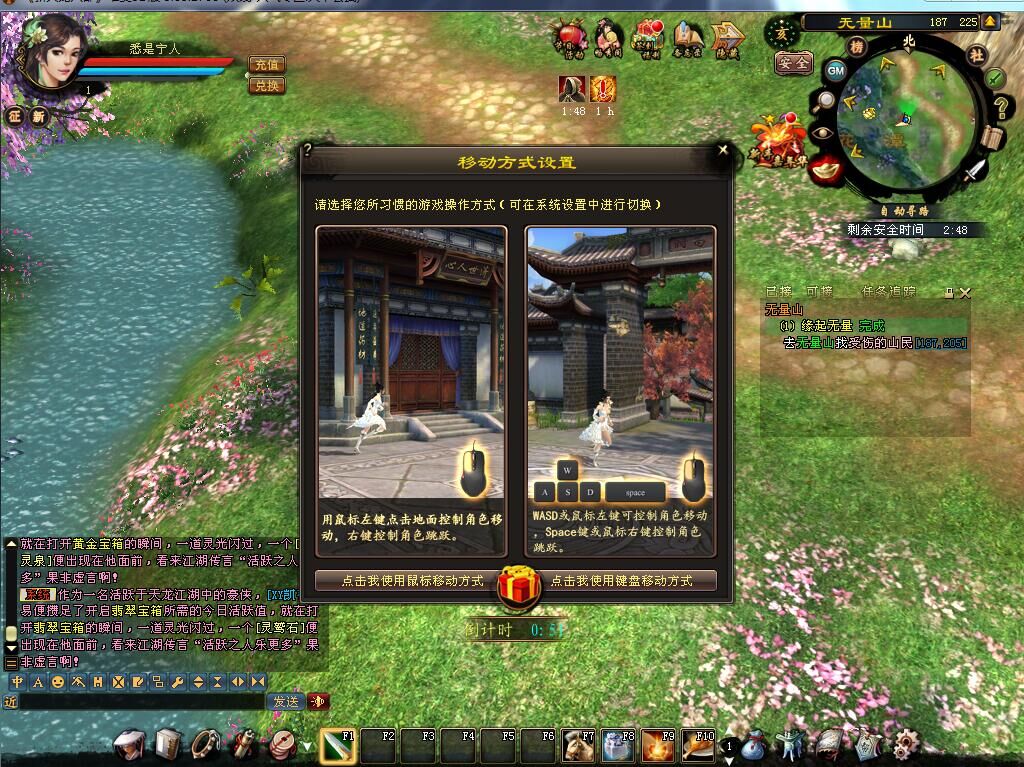Open the gear settings icon in bottom bar
The width and height of the screenshot is (1024, 767).
click(x=905, y=744)
